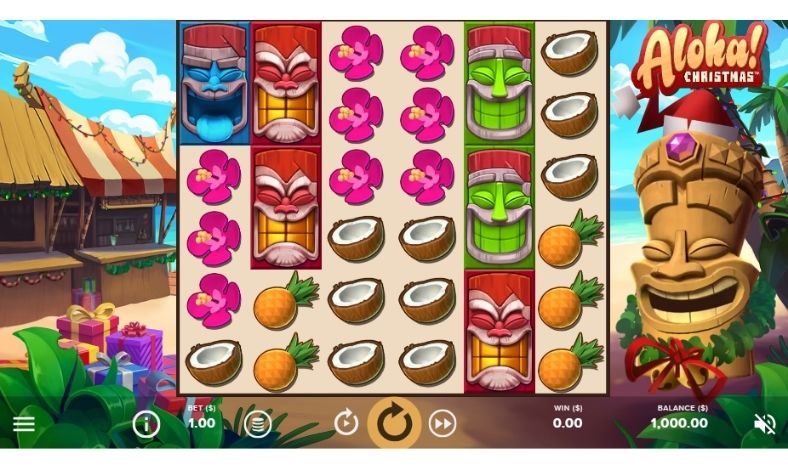This screenshot has width=788, height=469.
Task: Open the hamburger menu
Action: pos(23,423)
